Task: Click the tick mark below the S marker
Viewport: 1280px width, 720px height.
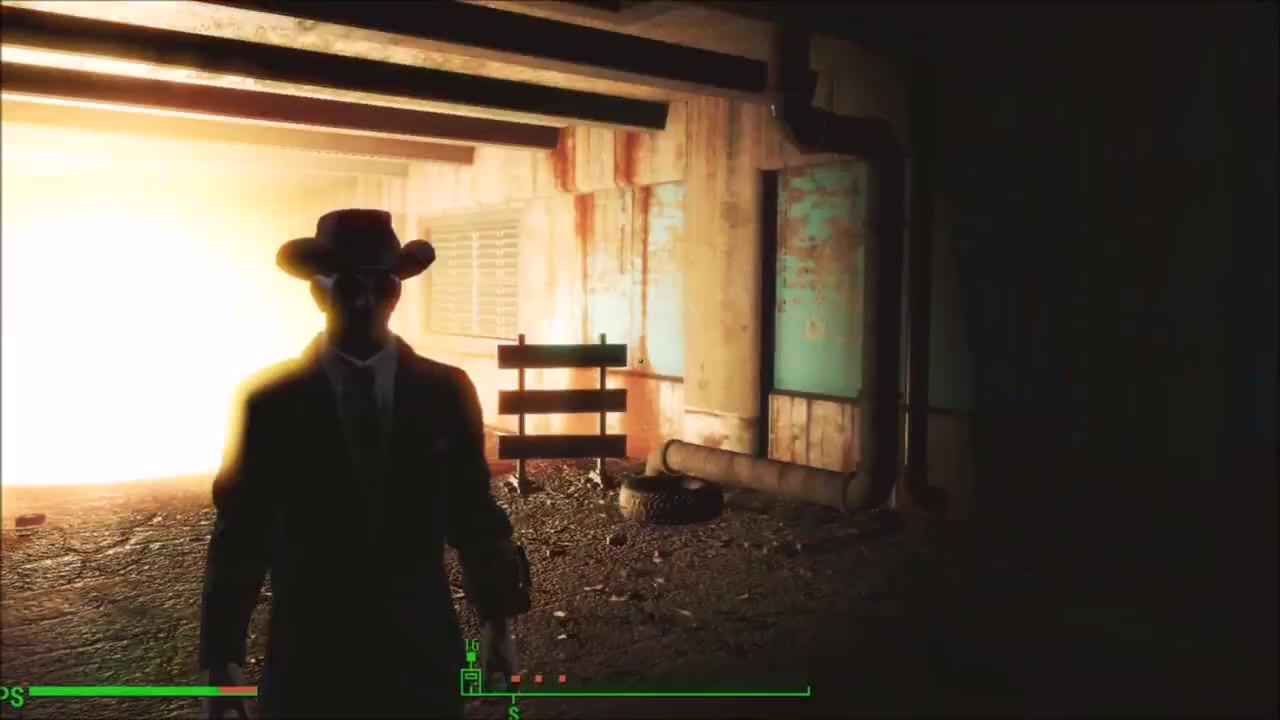Action: tap(513, 697)
